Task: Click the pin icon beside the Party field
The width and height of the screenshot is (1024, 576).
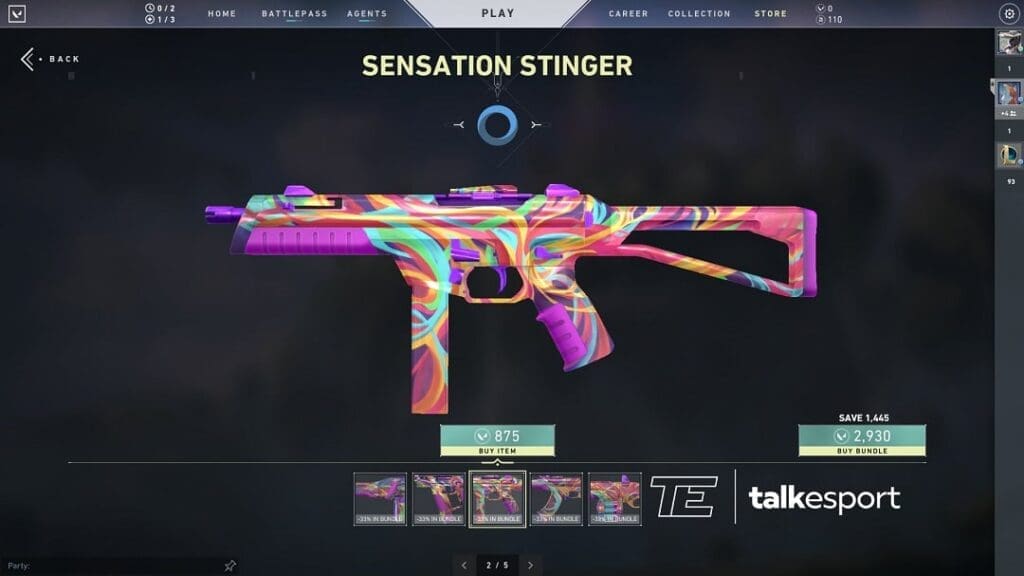Action: pos(230,566)
